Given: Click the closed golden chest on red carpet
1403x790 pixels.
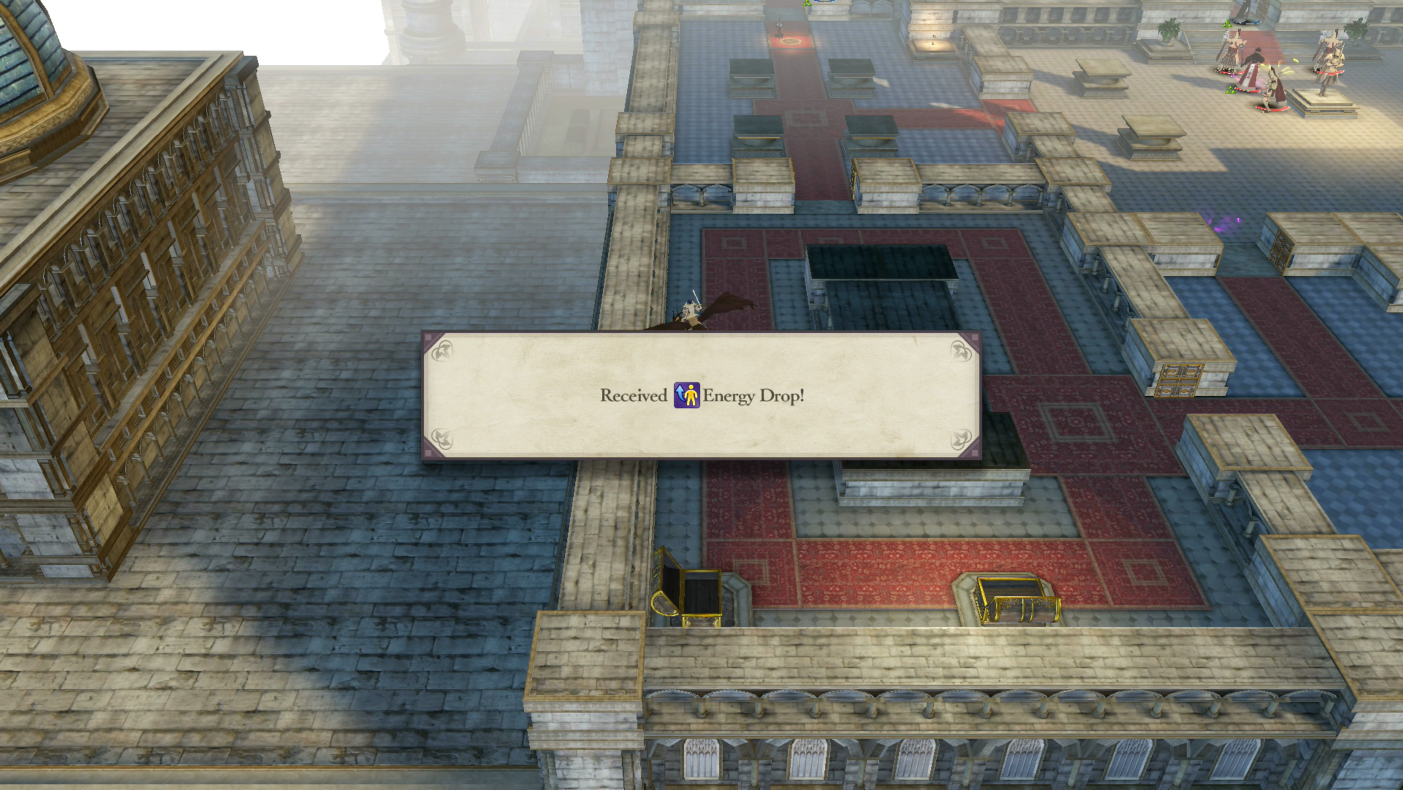Looking at the screenshot, I should (1010, 595).
